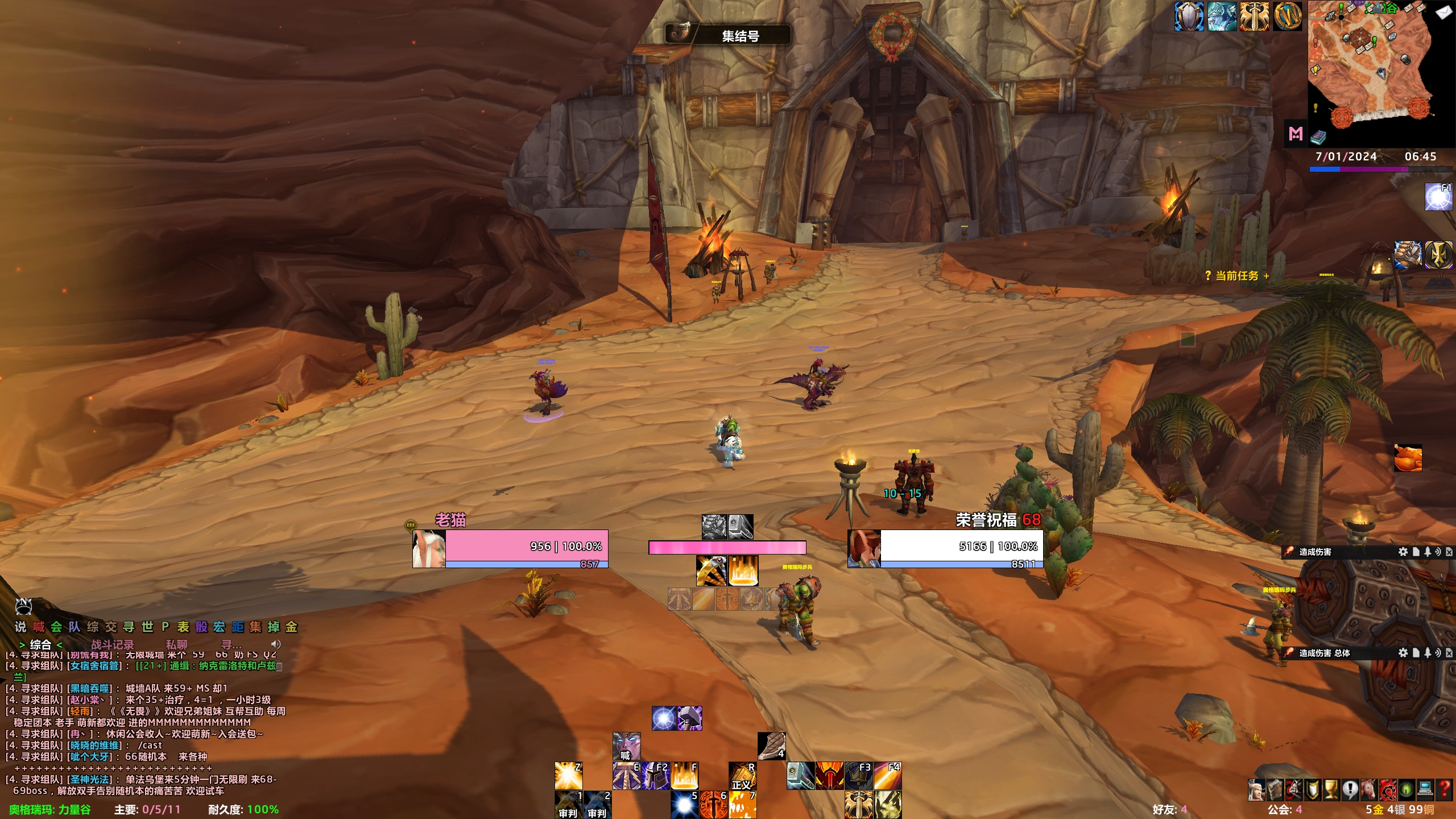Viewport: 1456px width, 819px height.
Task: Select the 荣誉祝福 target unit frame
Action: (x=961, y=547)
